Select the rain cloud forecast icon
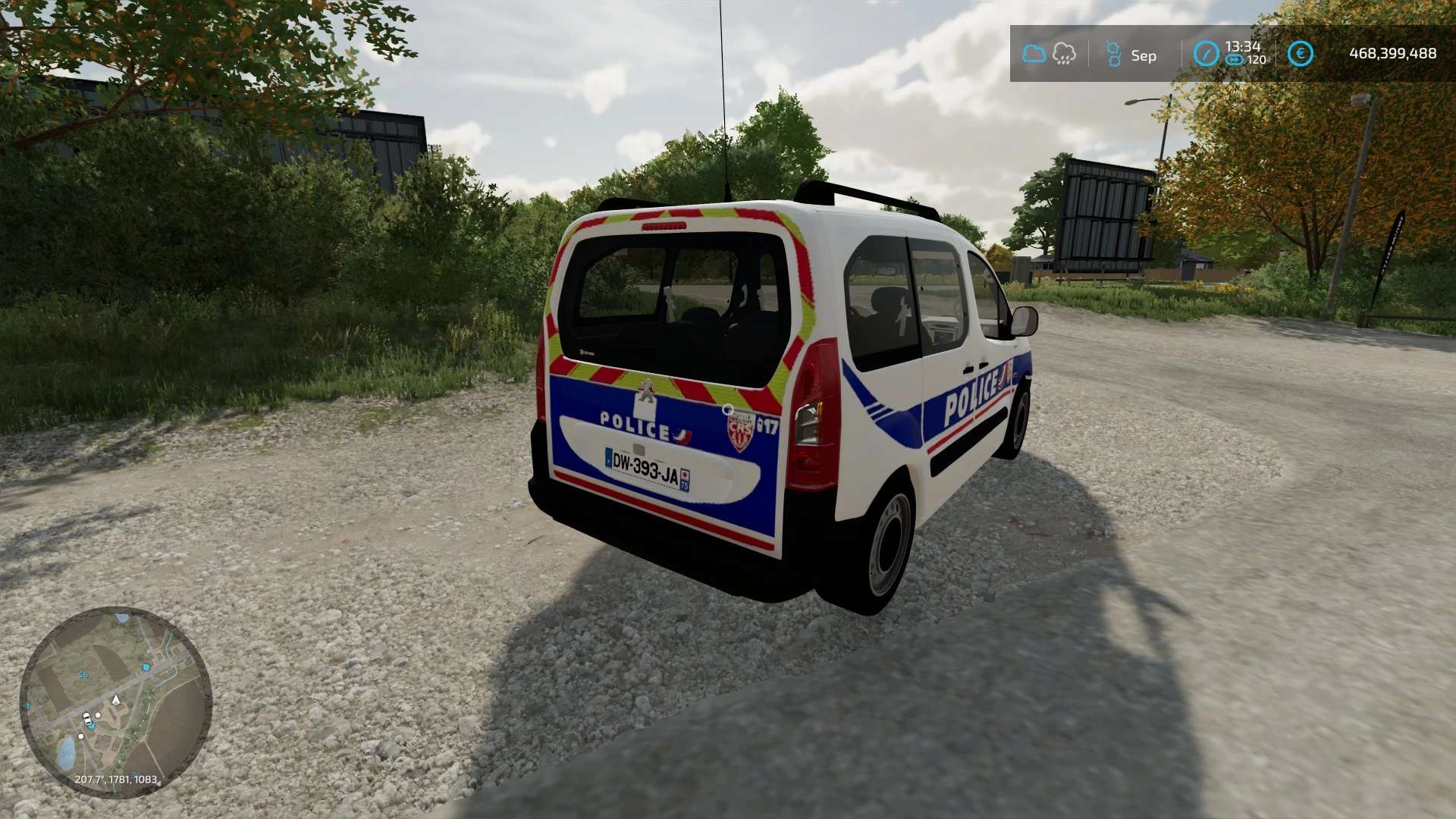Viewport: 1456px width, 819px height. tap(1064, 54)
